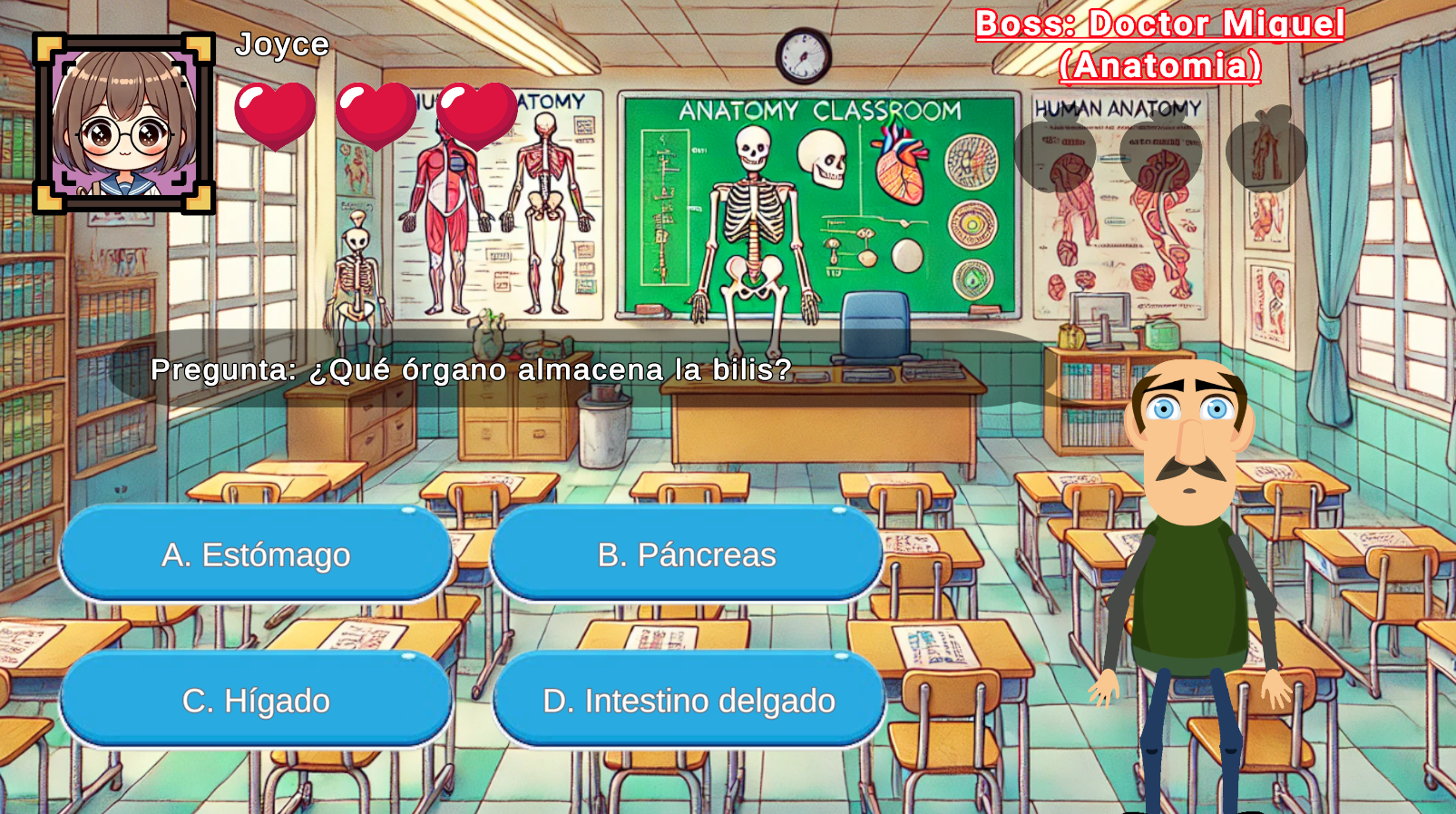Viewport: 1456px width, 814px height.
Task: Pick answer C. Hígado
Action: (256, 700)
